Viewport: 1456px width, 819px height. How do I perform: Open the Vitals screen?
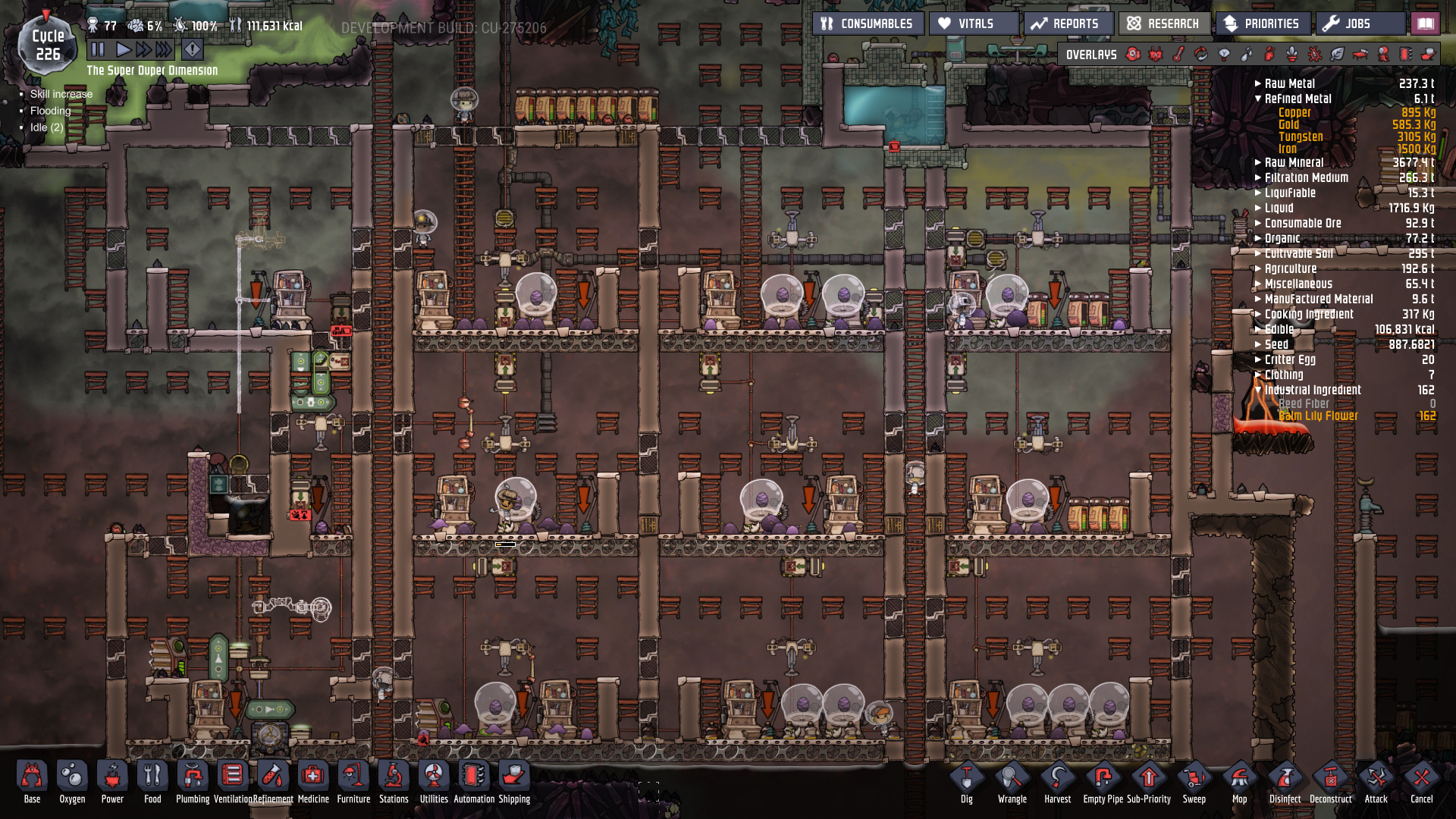(972, 24)
